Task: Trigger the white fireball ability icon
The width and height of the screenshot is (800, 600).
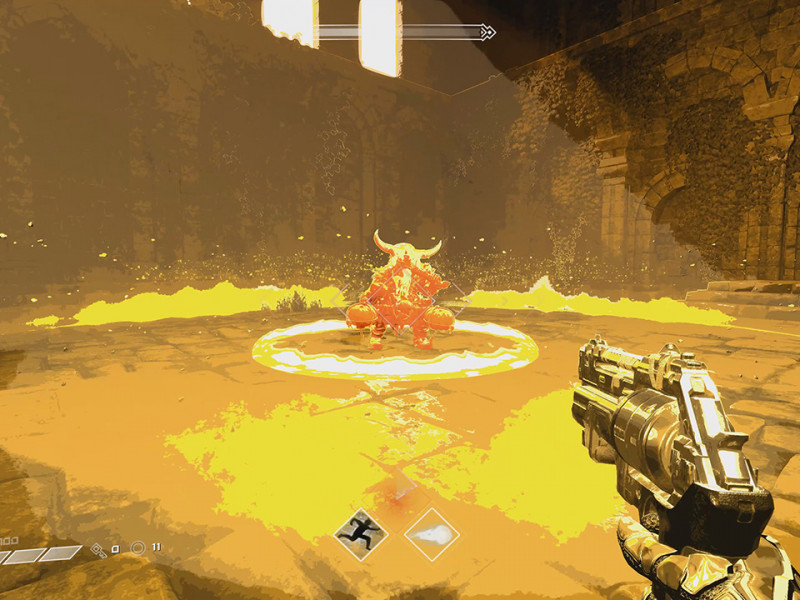Action: pos(432,534)
